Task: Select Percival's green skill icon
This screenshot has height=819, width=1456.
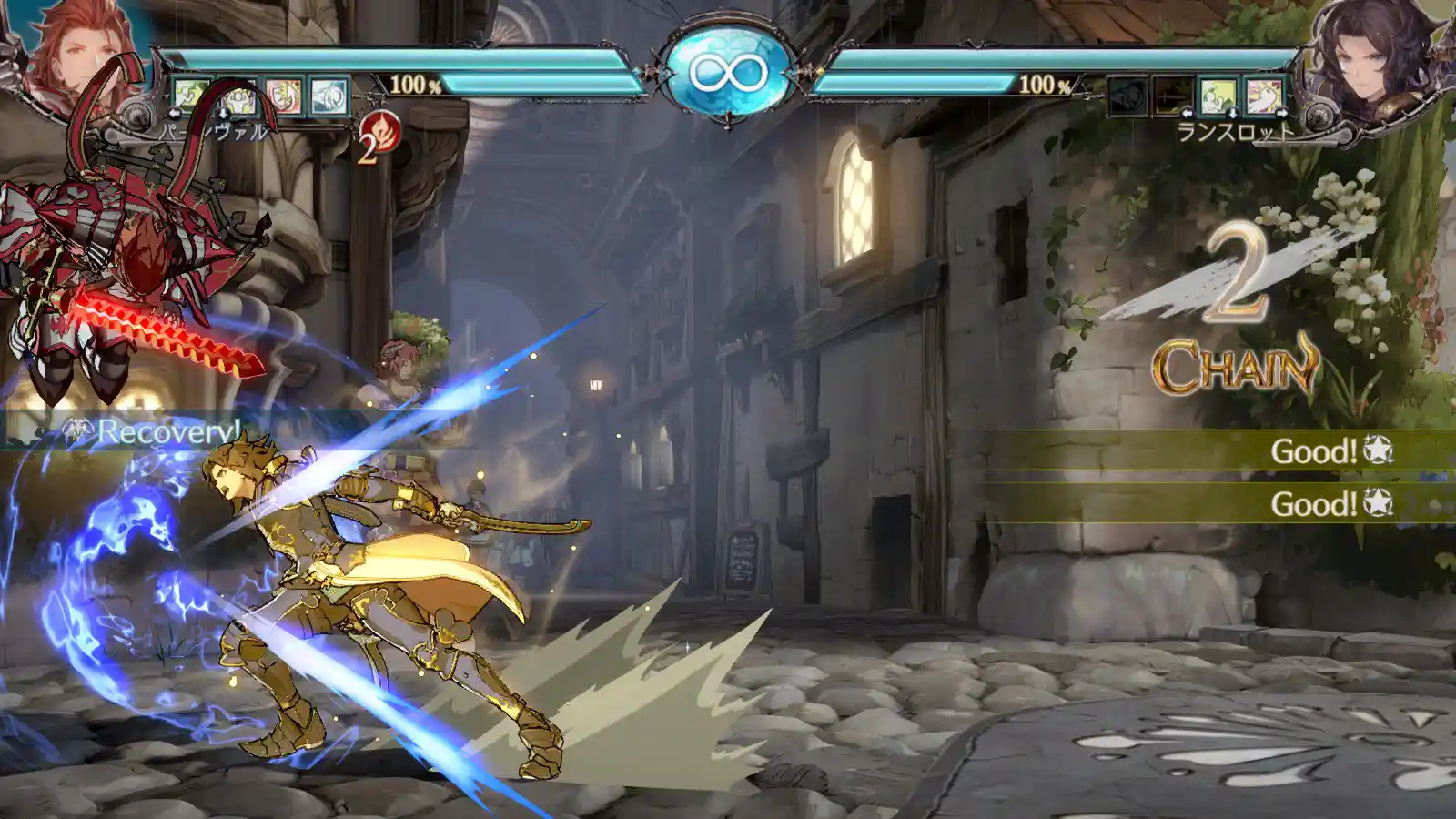Action: click(x=192, y=96)
